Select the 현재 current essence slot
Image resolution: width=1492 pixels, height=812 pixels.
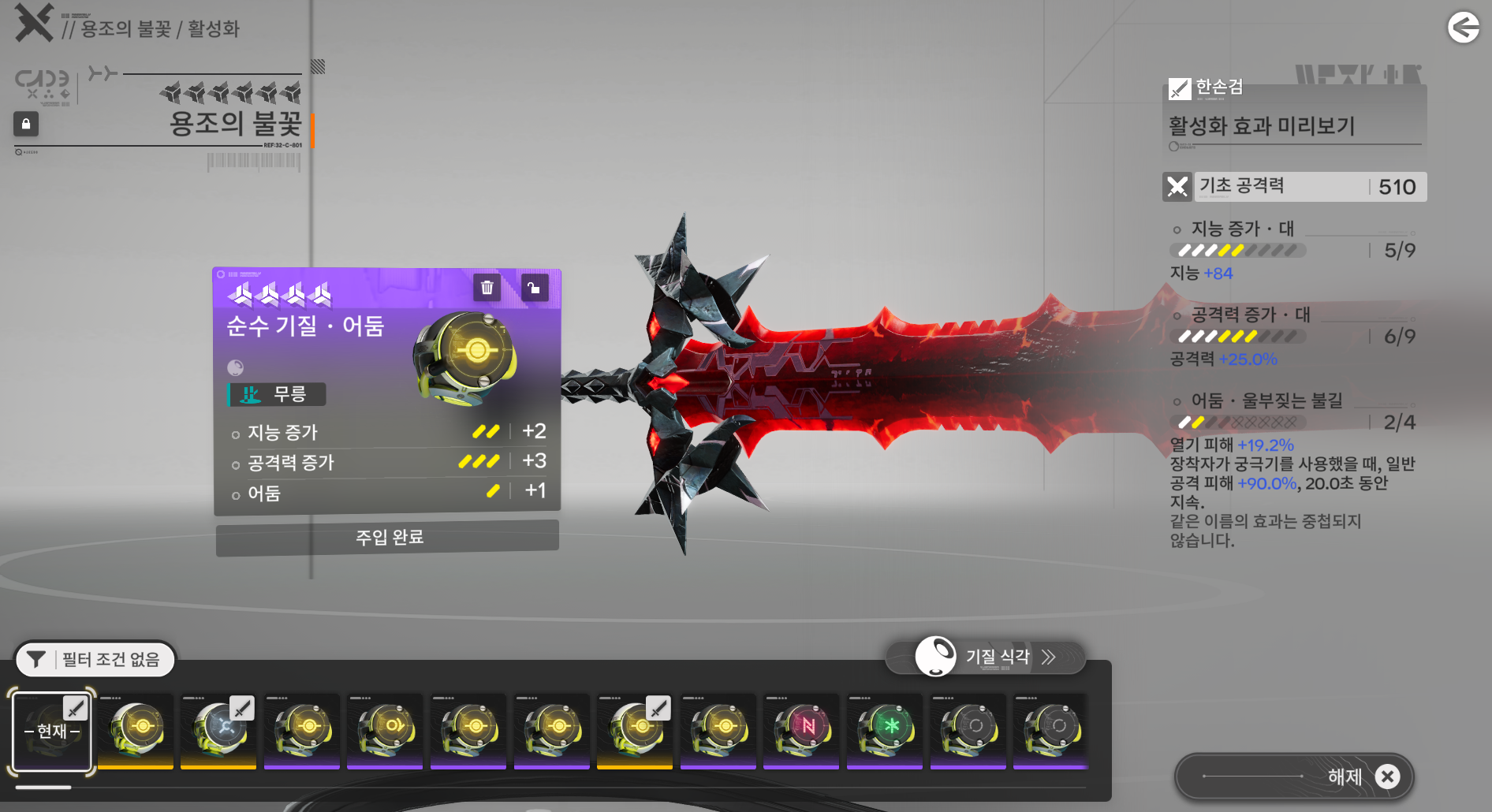pyautogui.click(x=52, y=731)
